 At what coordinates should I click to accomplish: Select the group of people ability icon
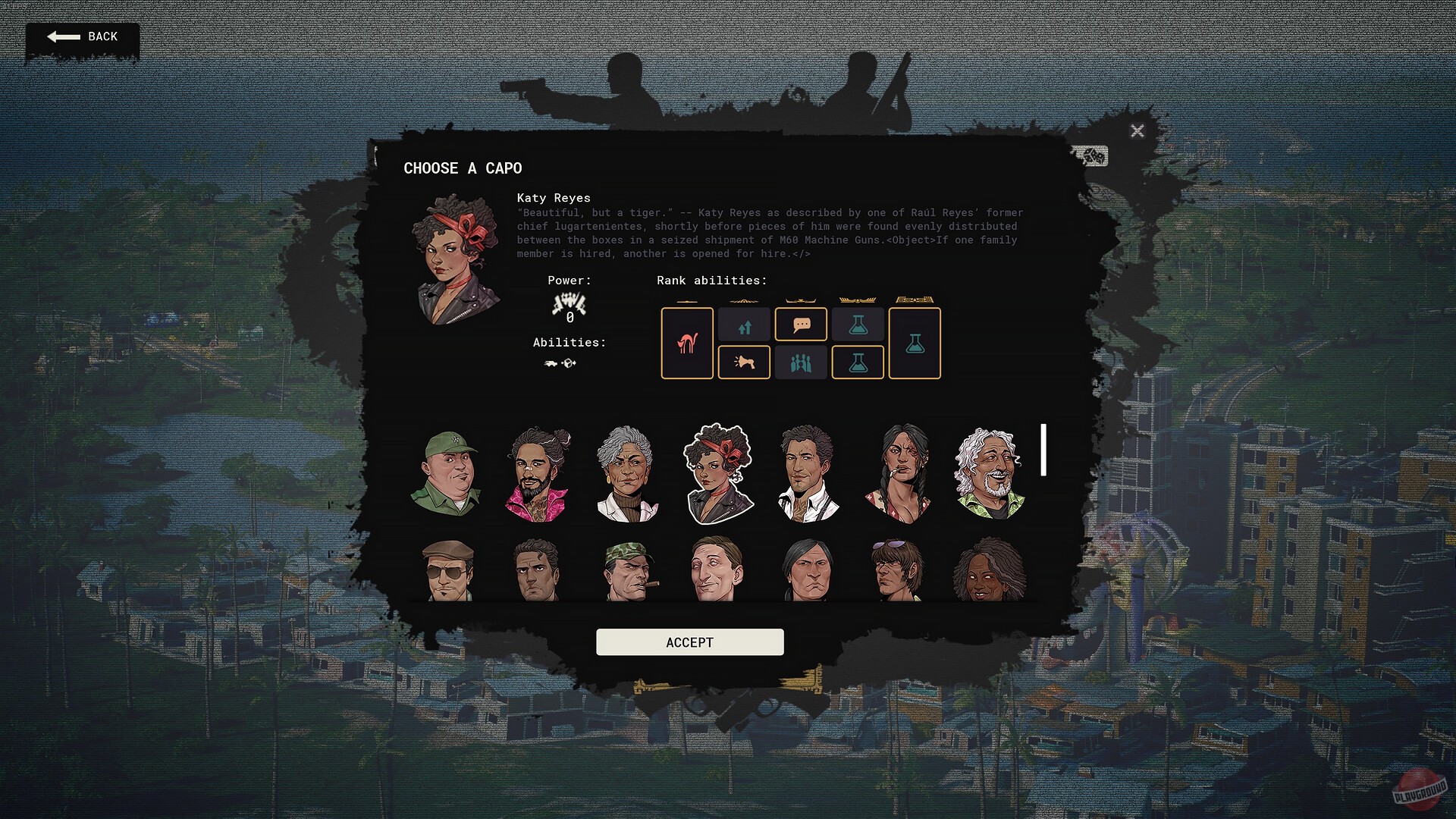pyautogui.click(x=801, y=362)
